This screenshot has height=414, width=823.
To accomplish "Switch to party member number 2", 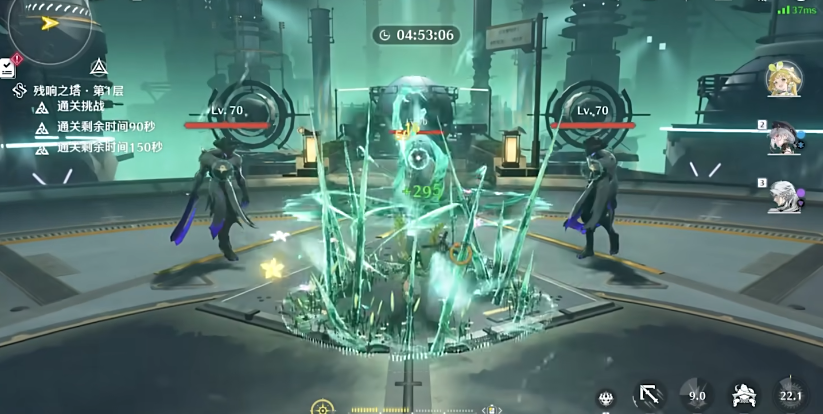I will pyautogui.click(x=781, y=139).
